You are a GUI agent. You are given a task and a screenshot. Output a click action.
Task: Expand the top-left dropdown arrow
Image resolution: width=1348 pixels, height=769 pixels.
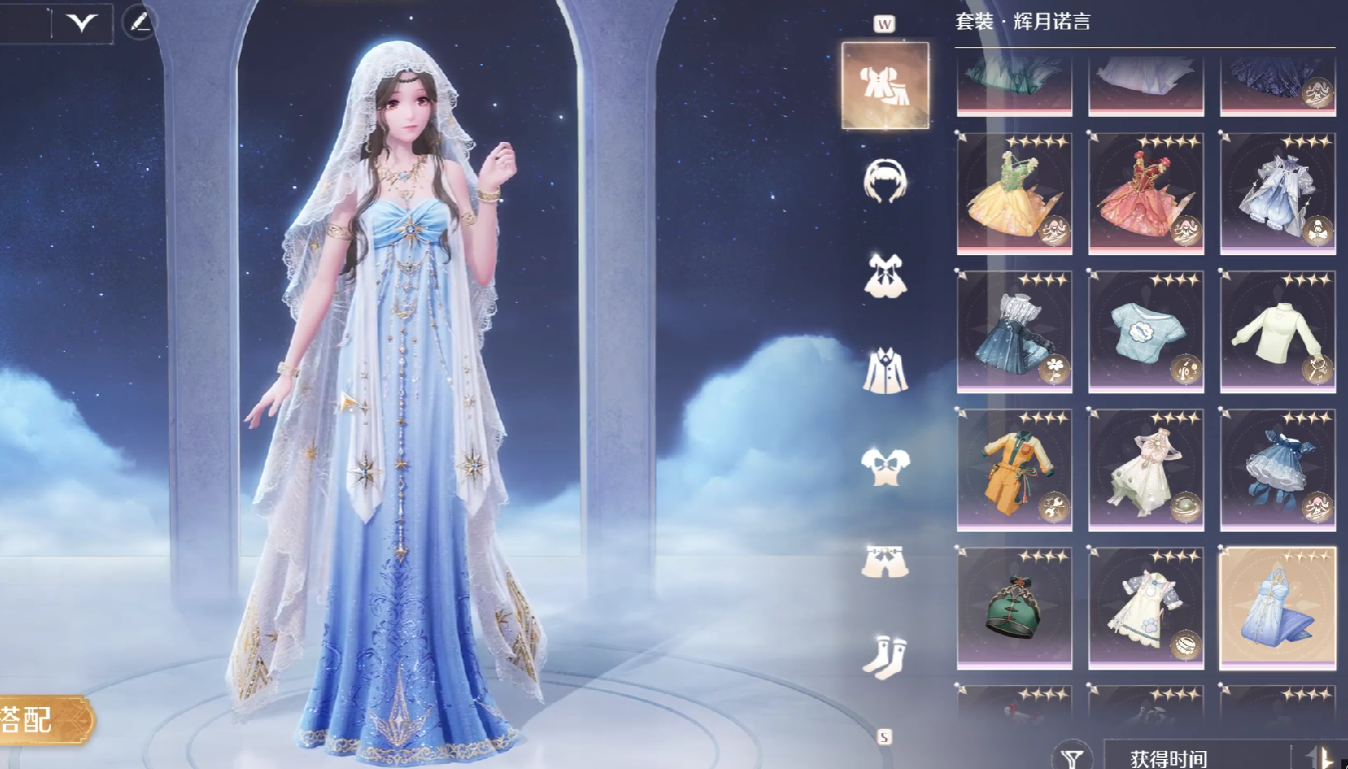[81, 23]
